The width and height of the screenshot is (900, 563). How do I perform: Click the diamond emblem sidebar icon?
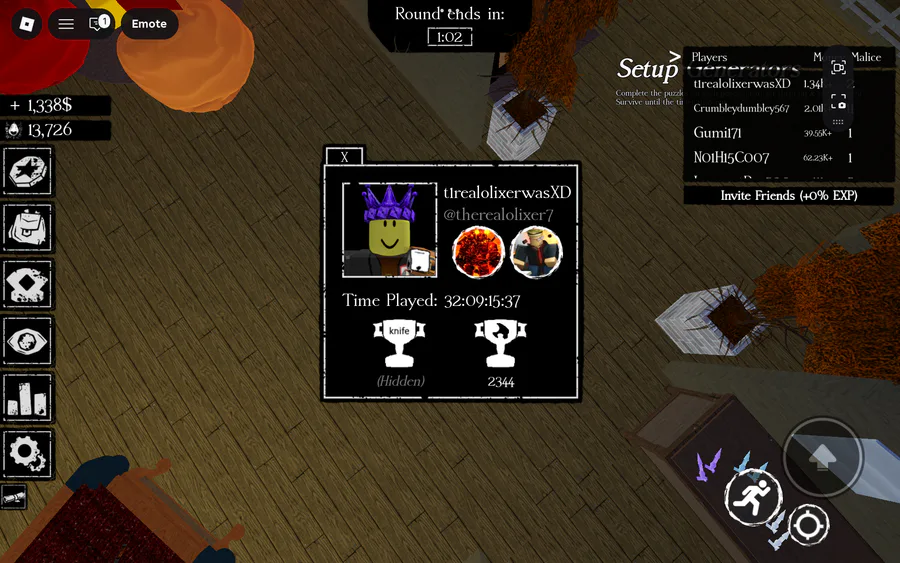coord(28,285)
